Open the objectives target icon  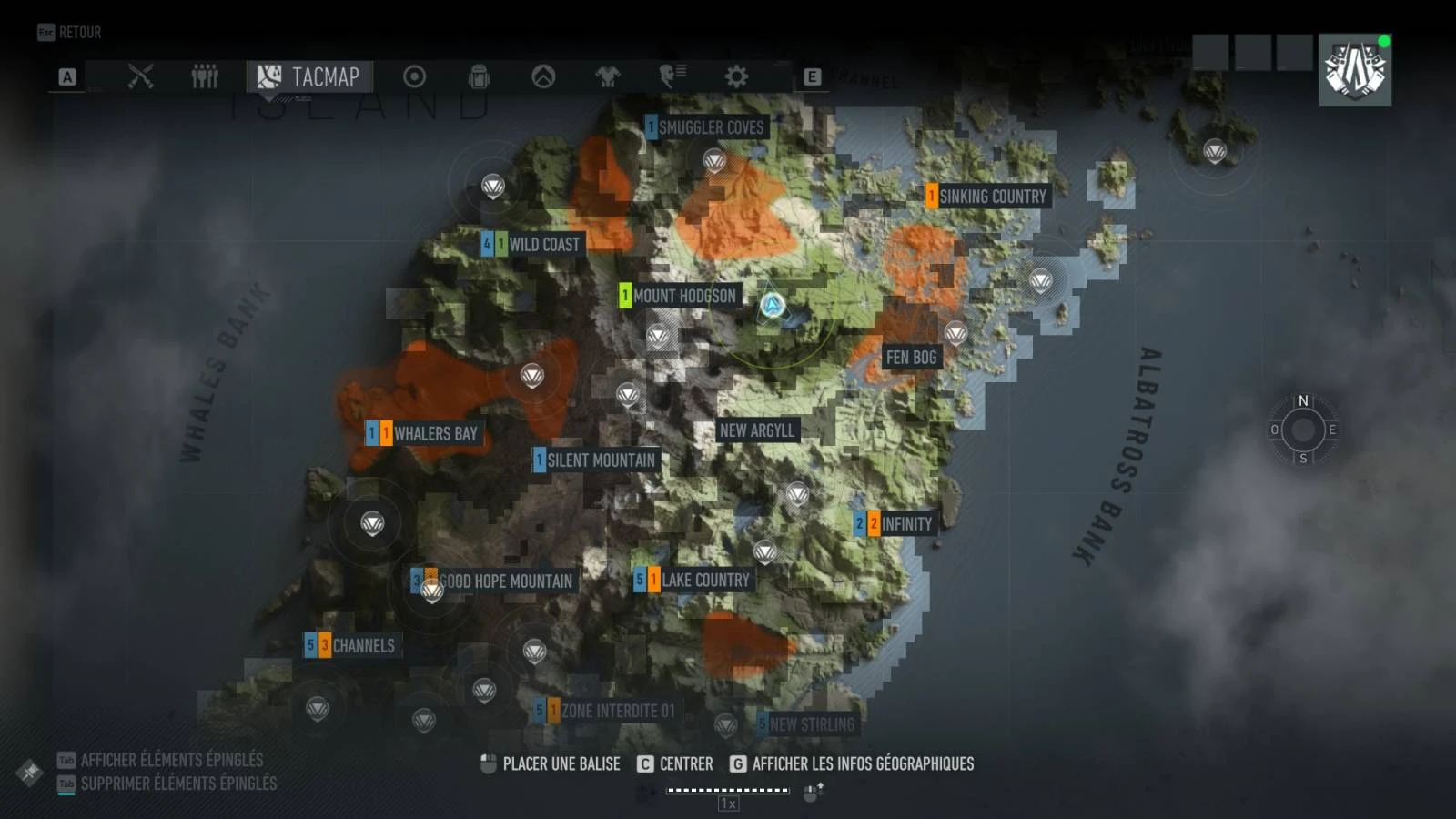pos(416,76)
